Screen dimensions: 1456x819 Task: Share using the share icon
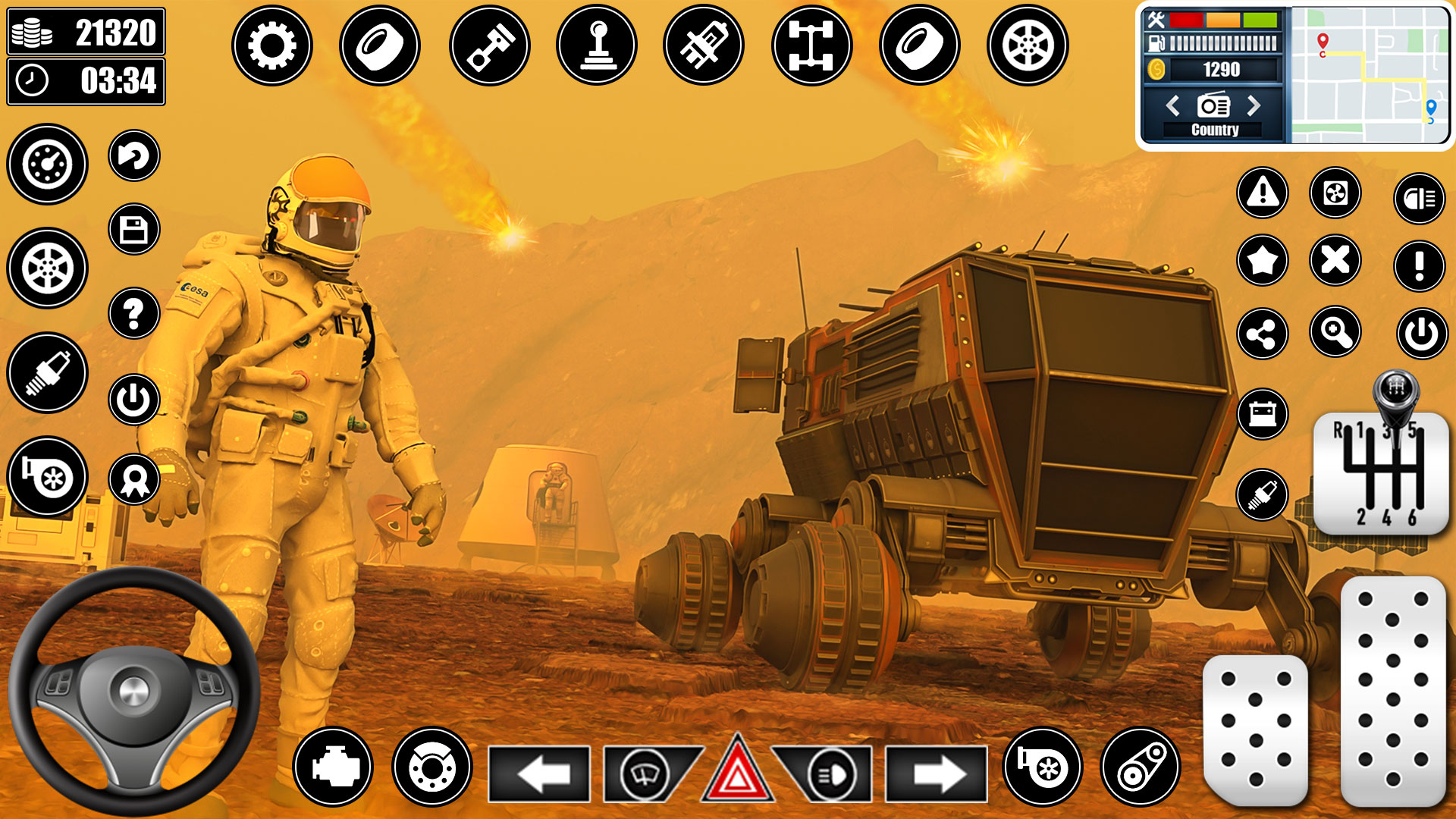click(x=1263, y=334)
